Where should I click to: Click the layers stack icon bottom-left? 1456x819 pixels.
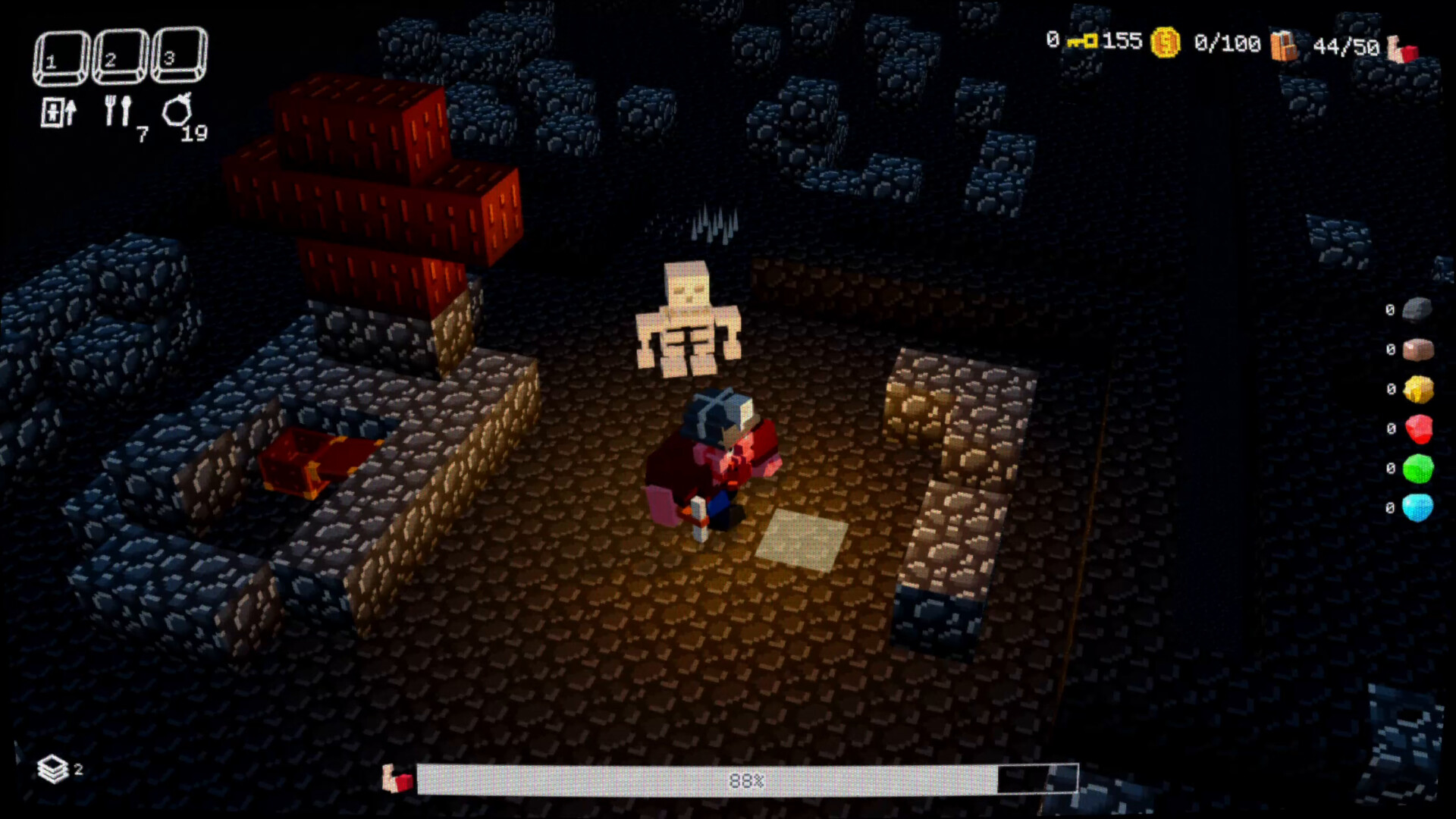(53, 768)
